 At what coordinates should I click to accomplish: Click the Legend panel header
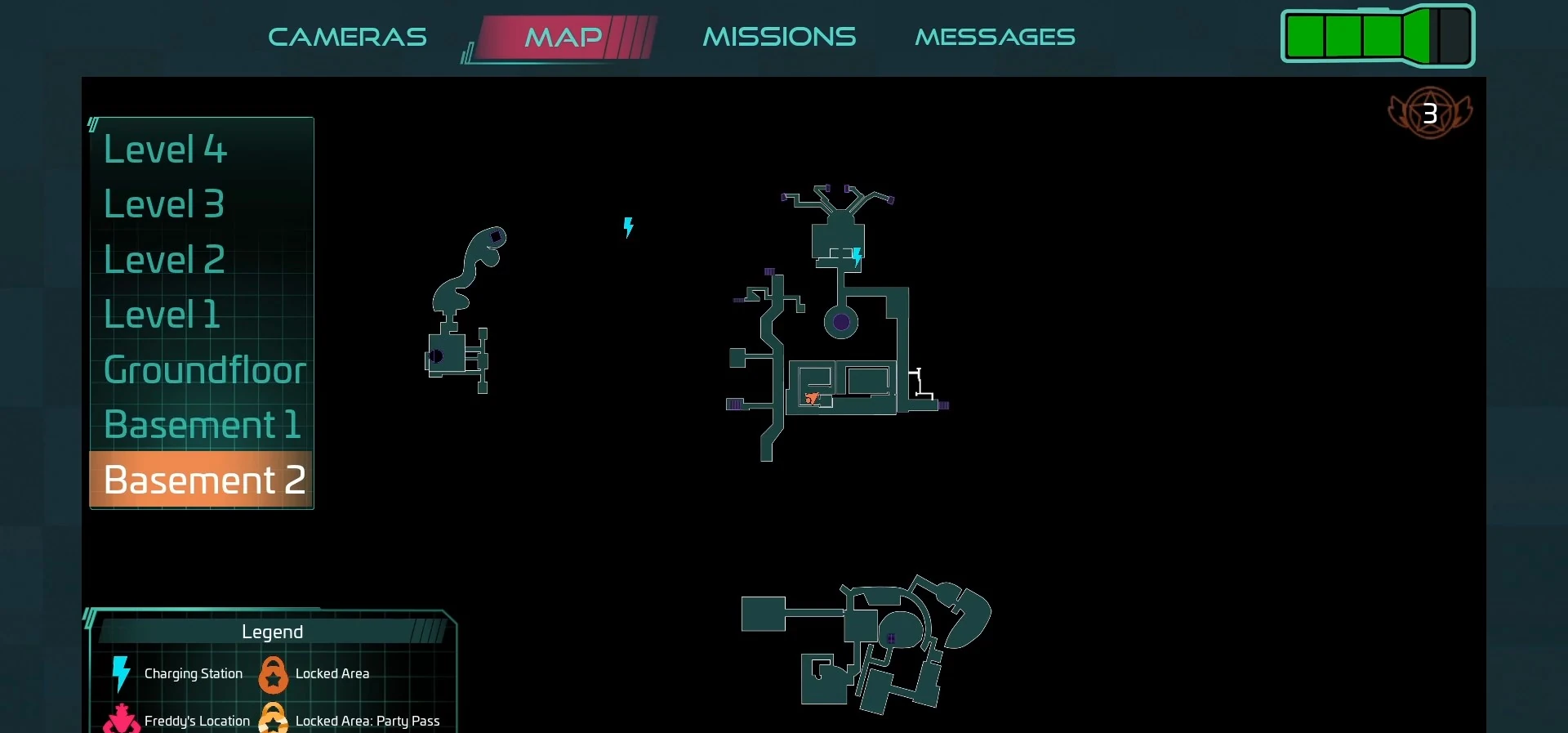[x=272, y=631]
